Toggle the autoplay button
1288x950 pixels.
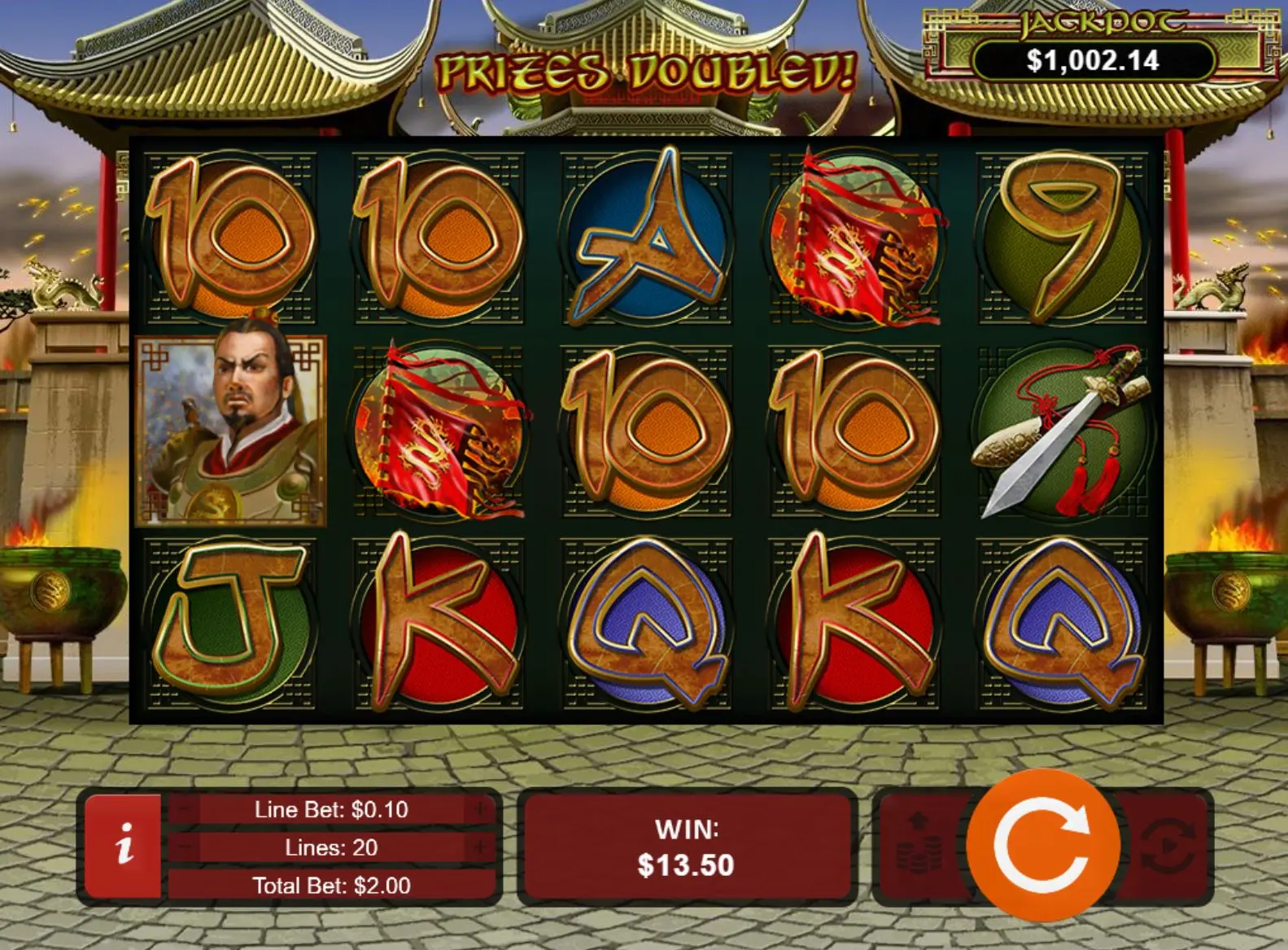point(1168,847)
